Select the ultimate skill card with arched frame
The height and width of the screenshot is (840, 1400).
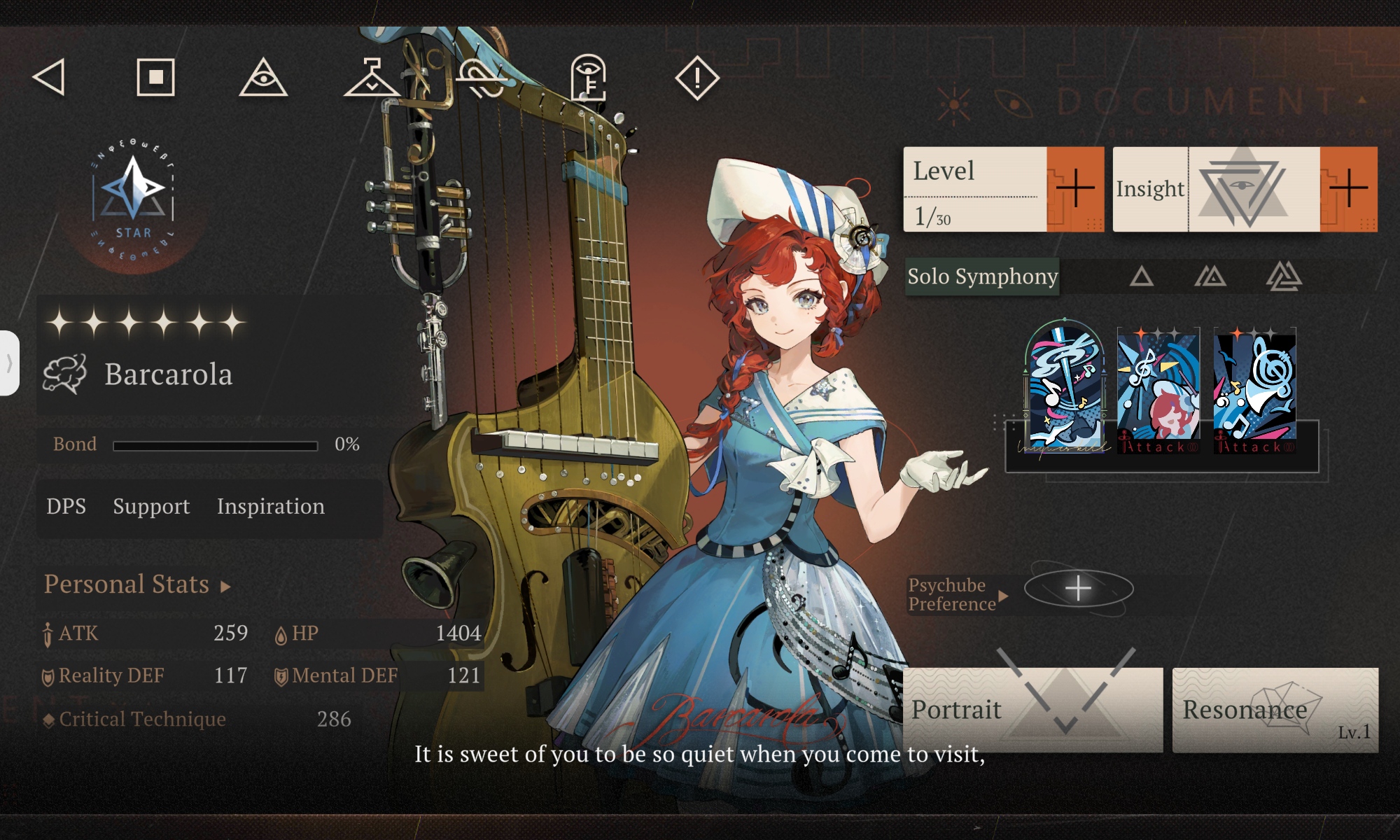1065,386
